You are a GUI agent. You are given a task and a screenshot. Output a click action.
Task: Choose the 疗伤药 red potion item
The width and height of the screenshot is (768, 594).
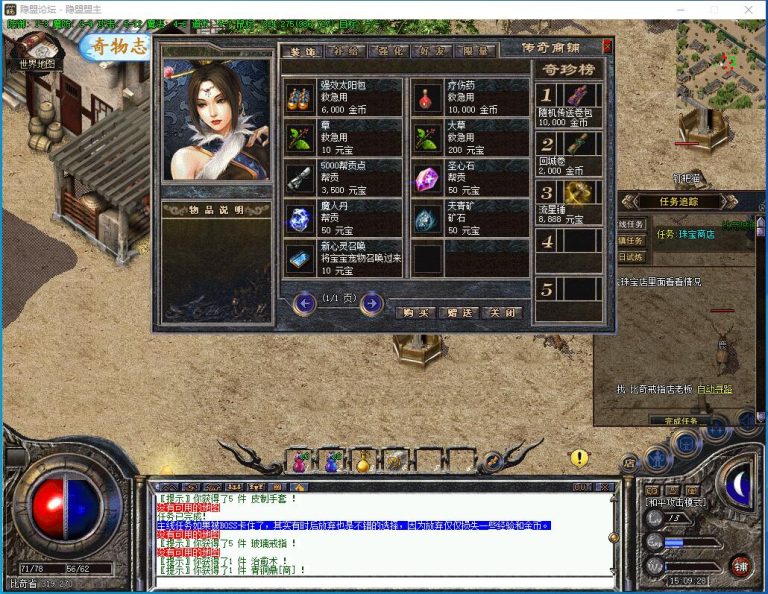(470, 98)
